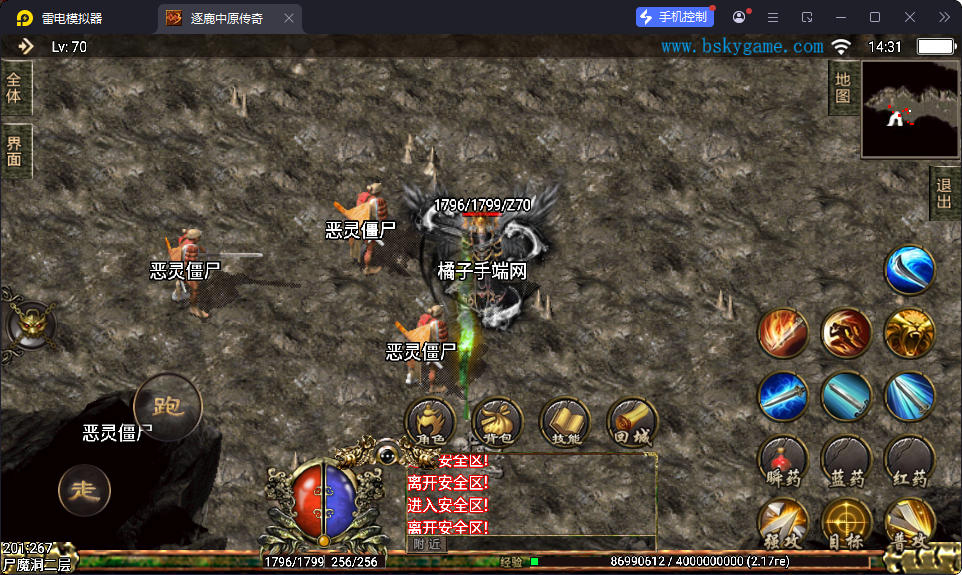
Task: Open the 地图 map button
Action: click(x=843, y=88)
